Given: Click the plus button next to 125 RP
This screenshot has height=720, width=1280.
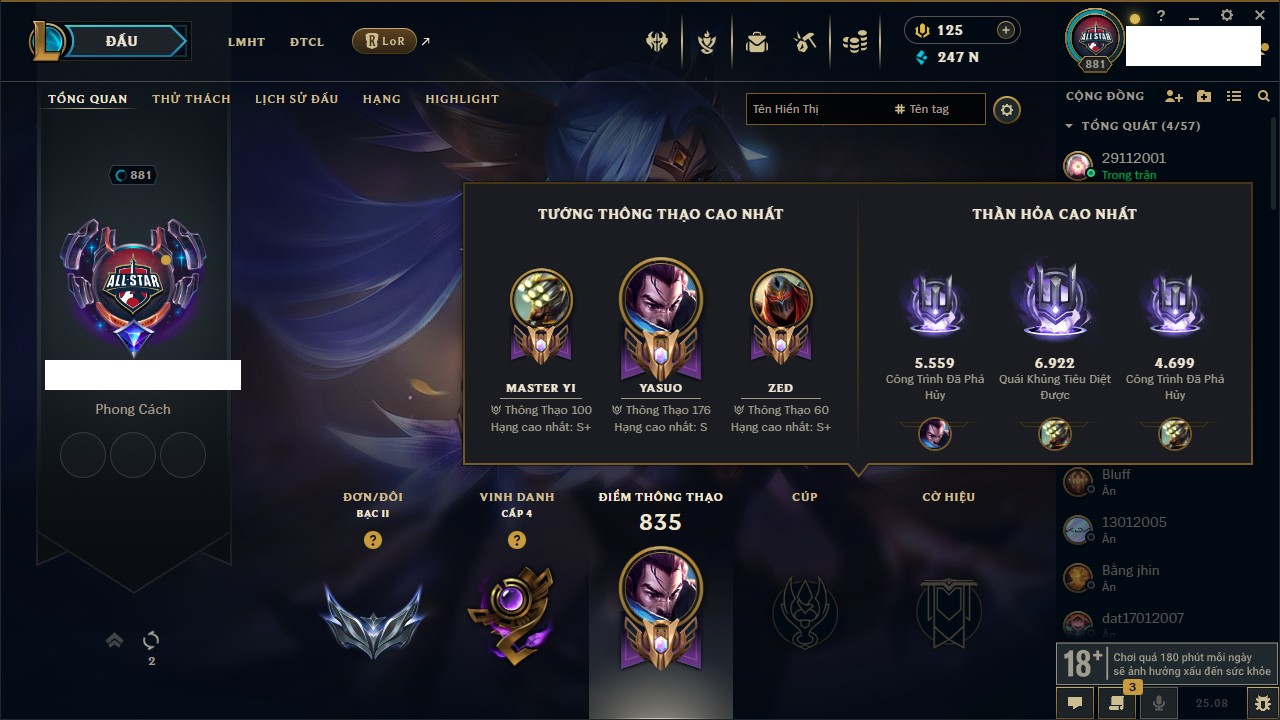Looking at the screenshot, I should pyautogui.click(x=1006, y=30).
